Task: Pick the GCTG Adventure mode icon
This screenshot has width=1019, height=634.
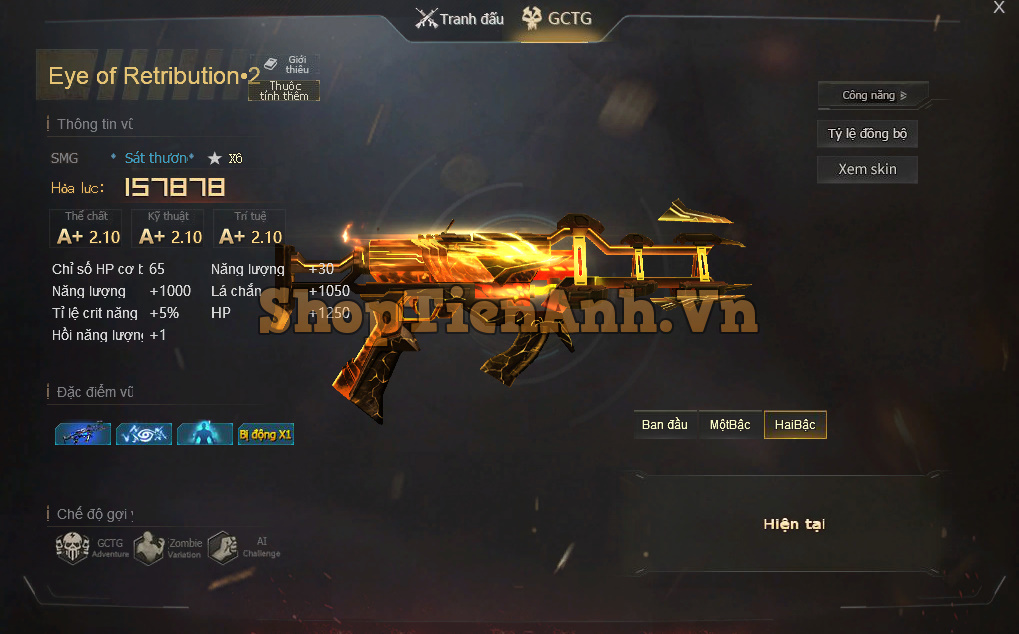Action: 73,547
